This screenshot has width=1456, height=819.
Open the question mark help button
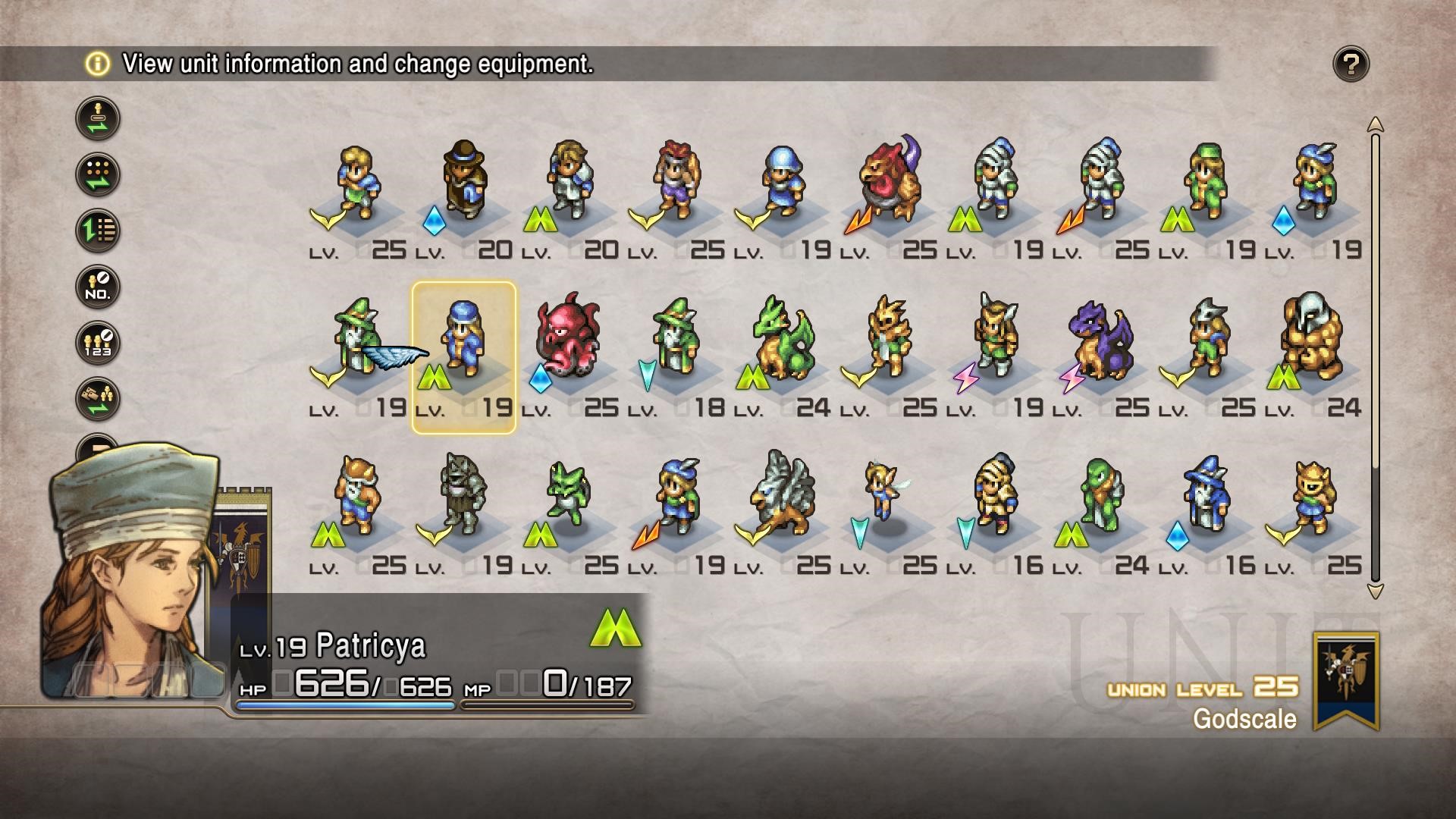(1351, 64)
